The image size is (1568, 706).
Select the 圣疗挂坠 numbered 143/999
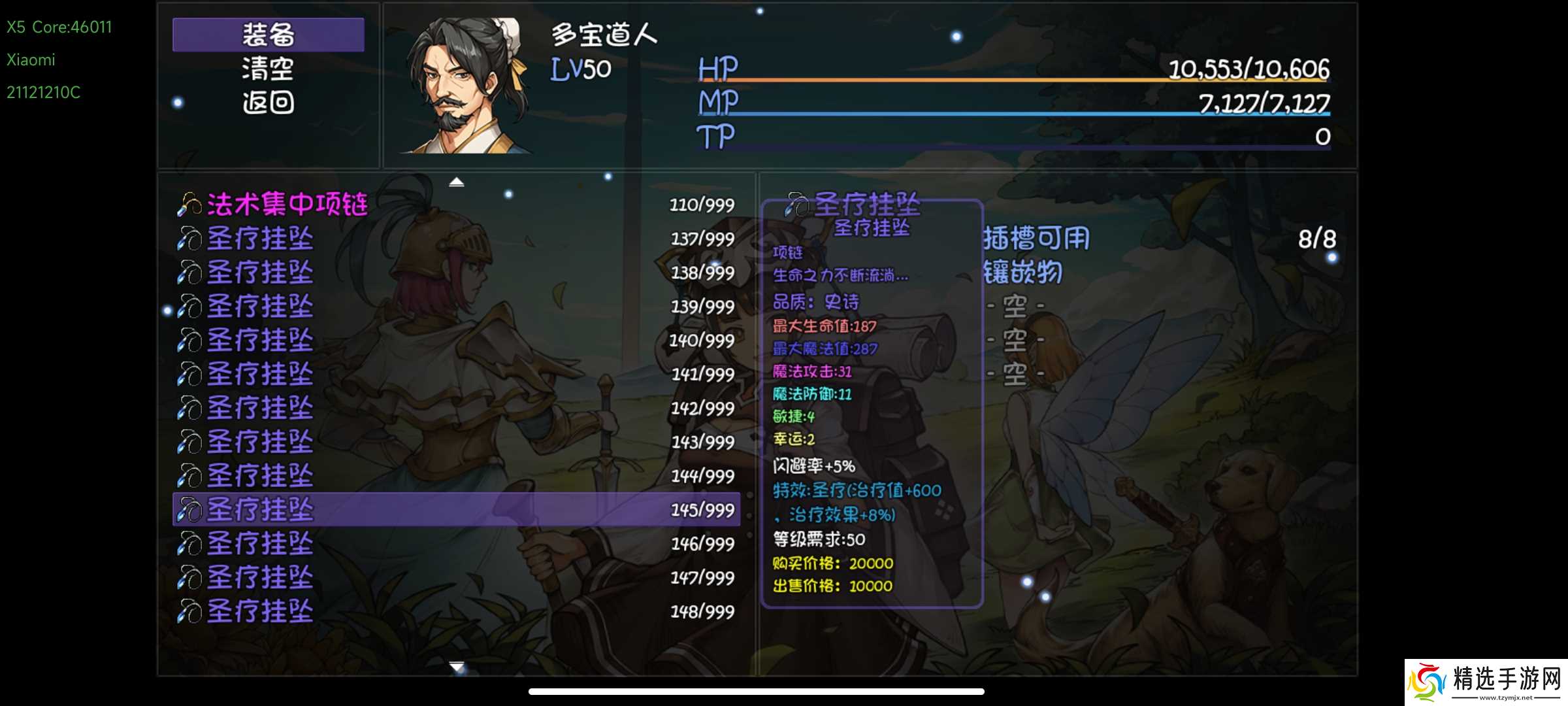(456, 442)
